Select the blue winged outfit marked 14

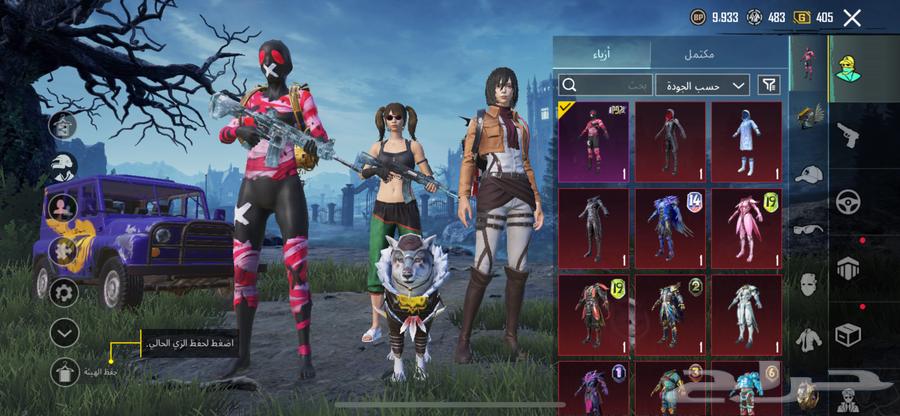(x=670, y=226)
